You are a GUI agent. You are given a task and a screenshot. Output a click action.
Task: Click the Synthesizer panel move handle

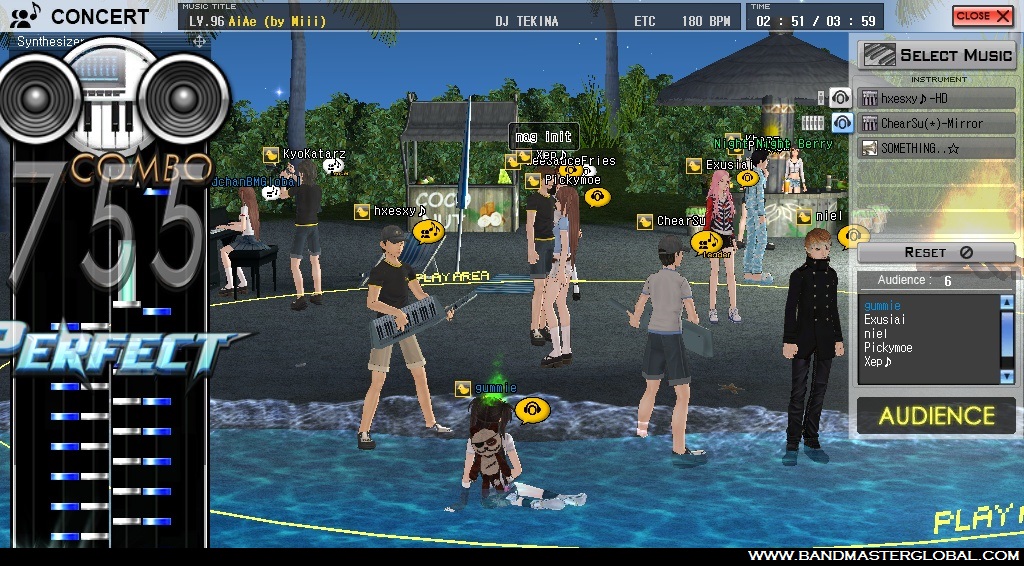tap(199, 41)
